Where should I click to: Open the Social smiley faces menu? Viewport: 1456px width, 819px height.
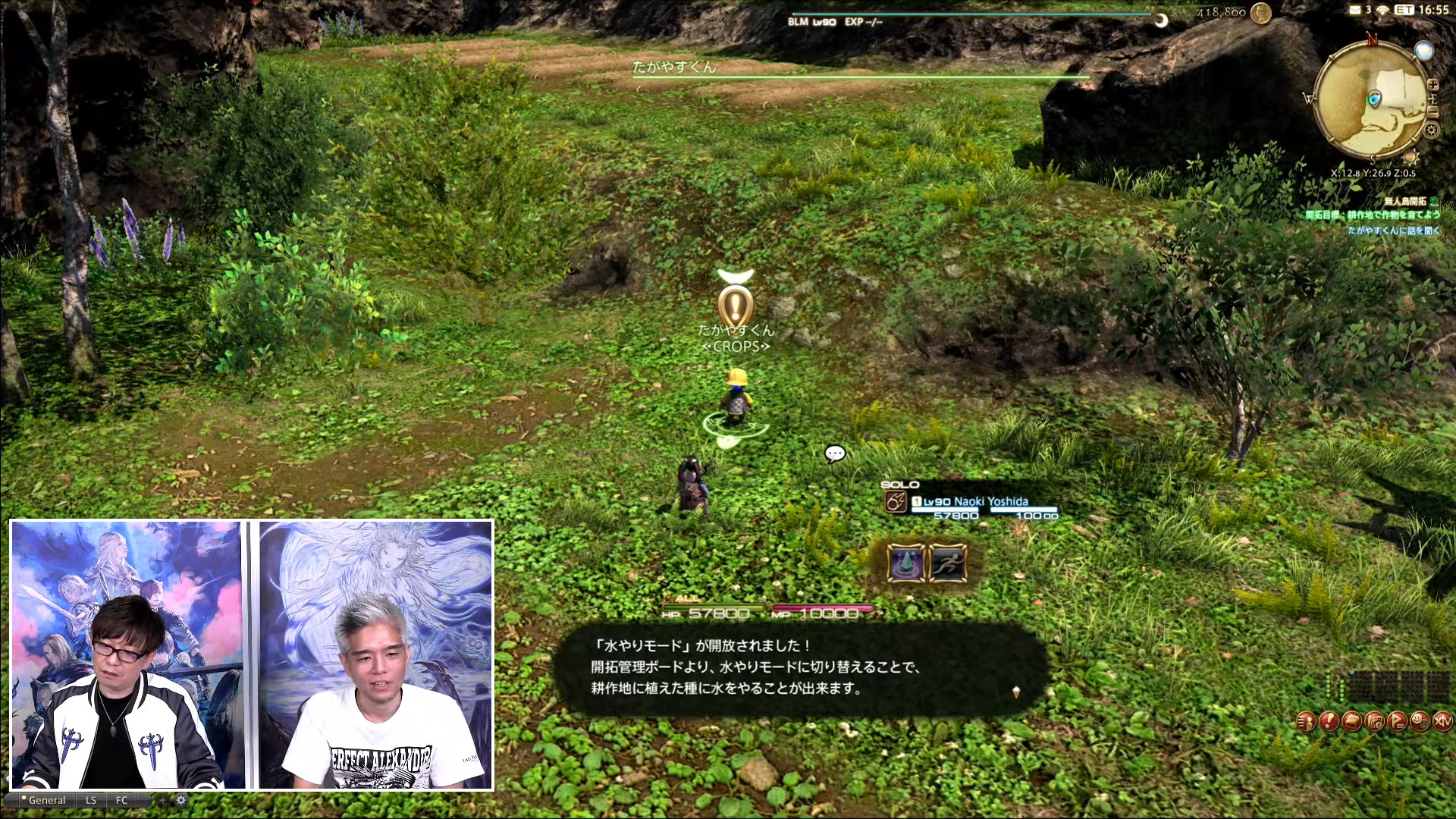point(1420,721)
